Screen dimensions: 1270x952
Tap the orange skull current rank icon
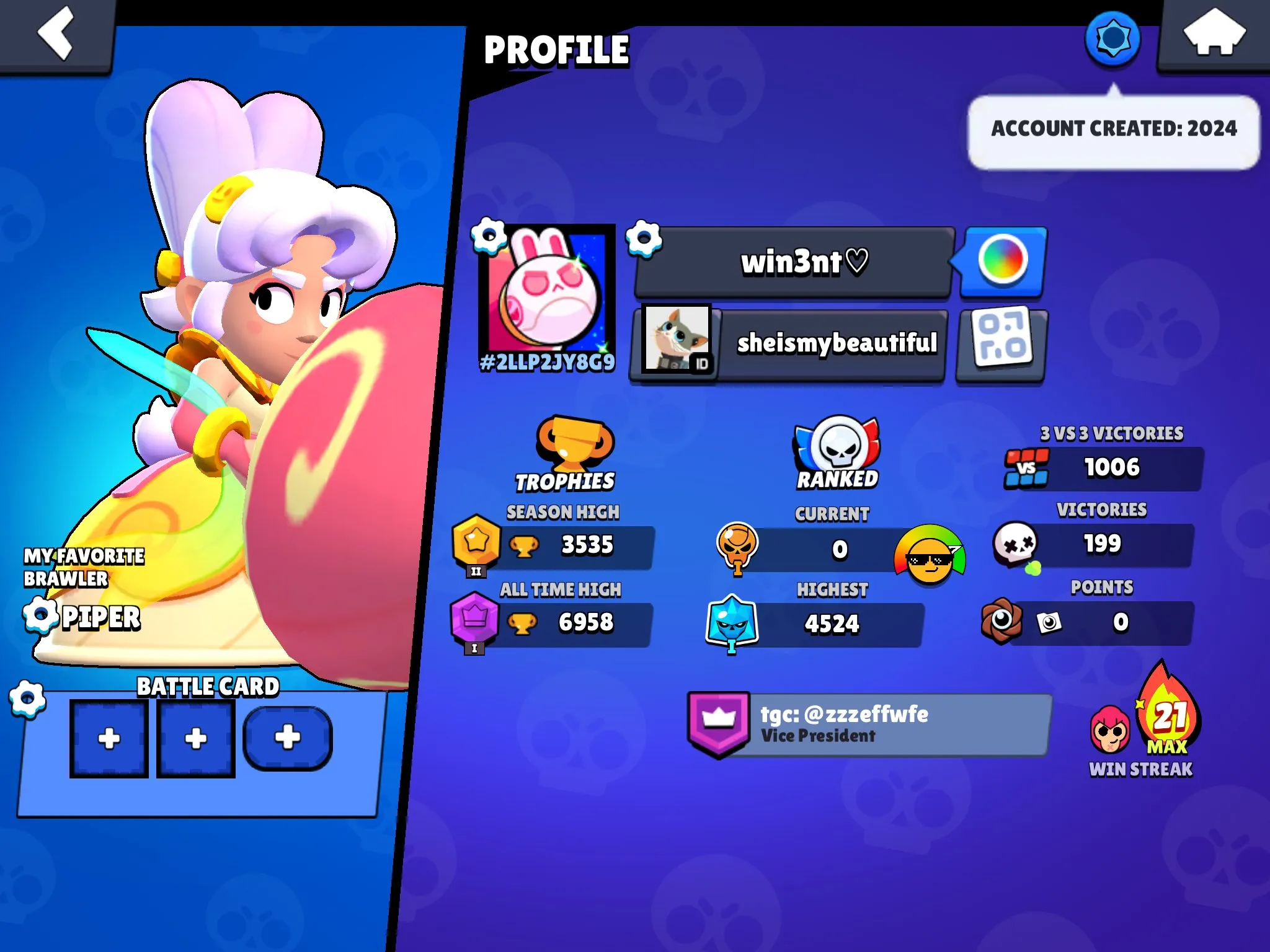tap(739, 545)
